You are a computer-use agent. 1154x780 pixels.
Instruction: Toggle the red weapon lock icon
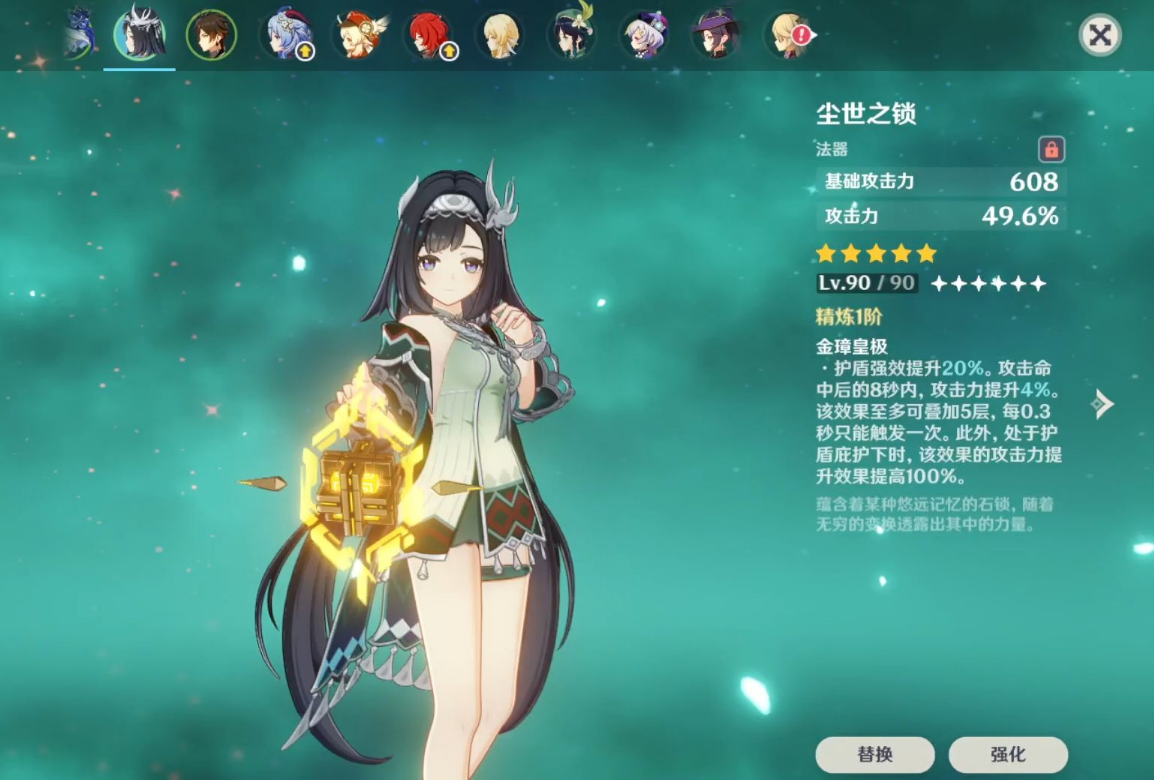[1051, 150]
